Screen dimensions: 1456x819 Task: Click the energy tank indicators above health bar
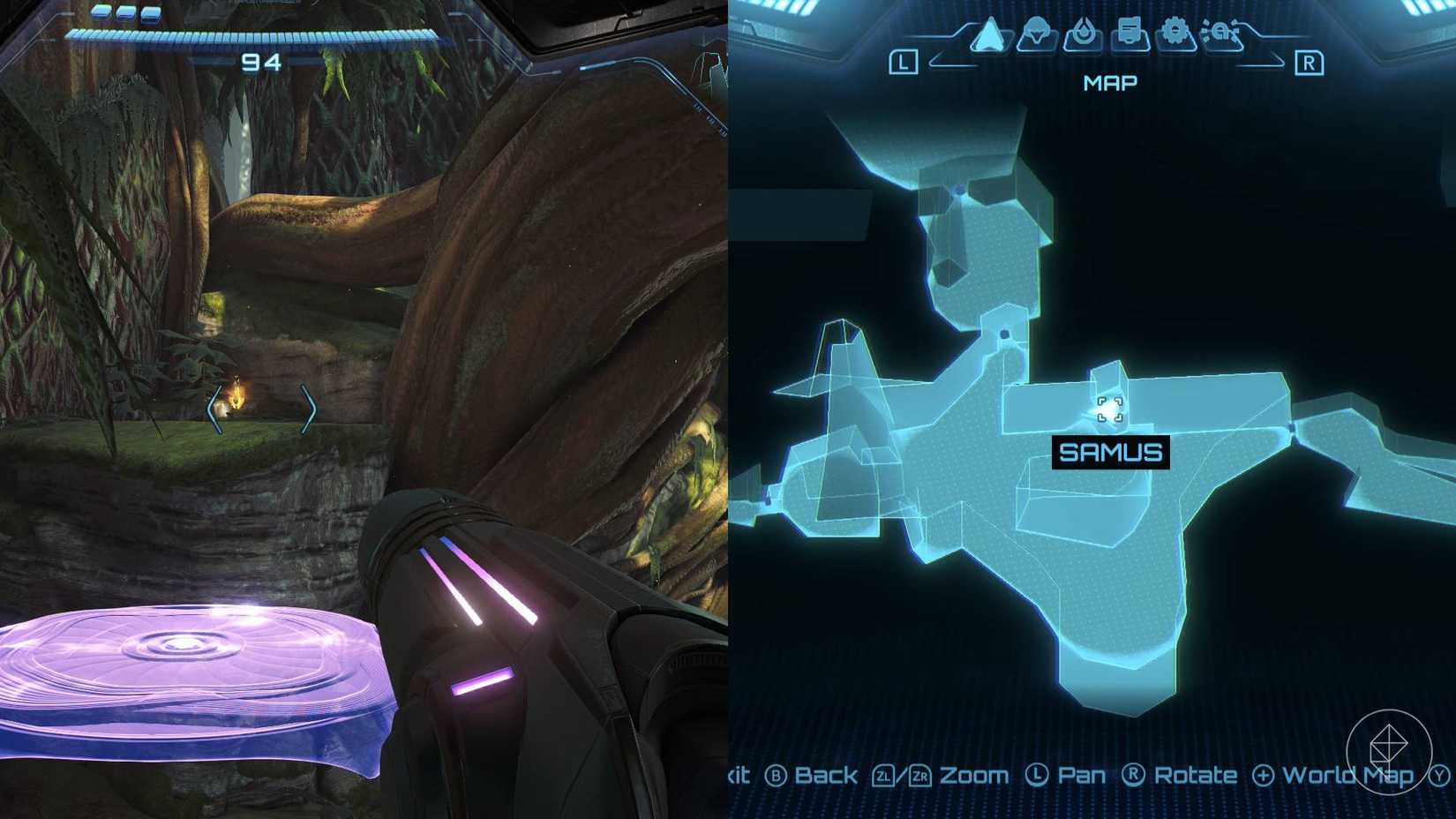pos(126,11)
